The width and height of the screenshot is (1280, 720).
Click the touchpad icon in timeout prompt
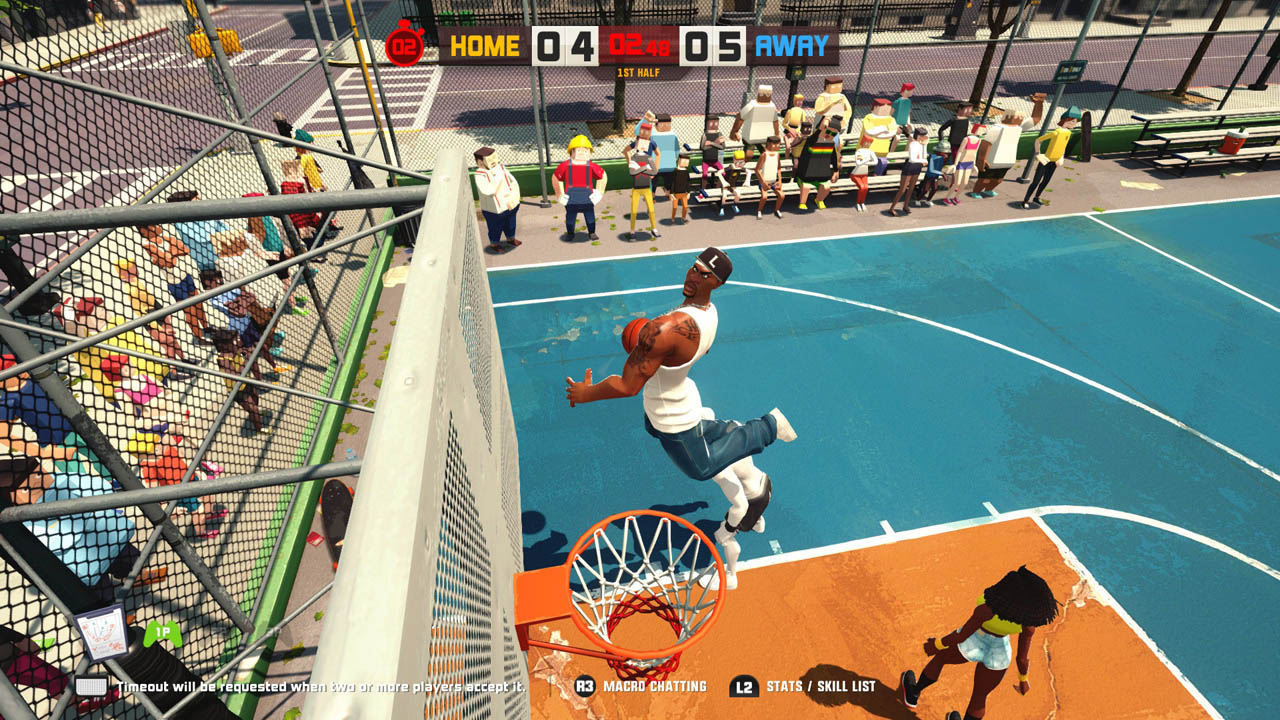tap(92, 684)
